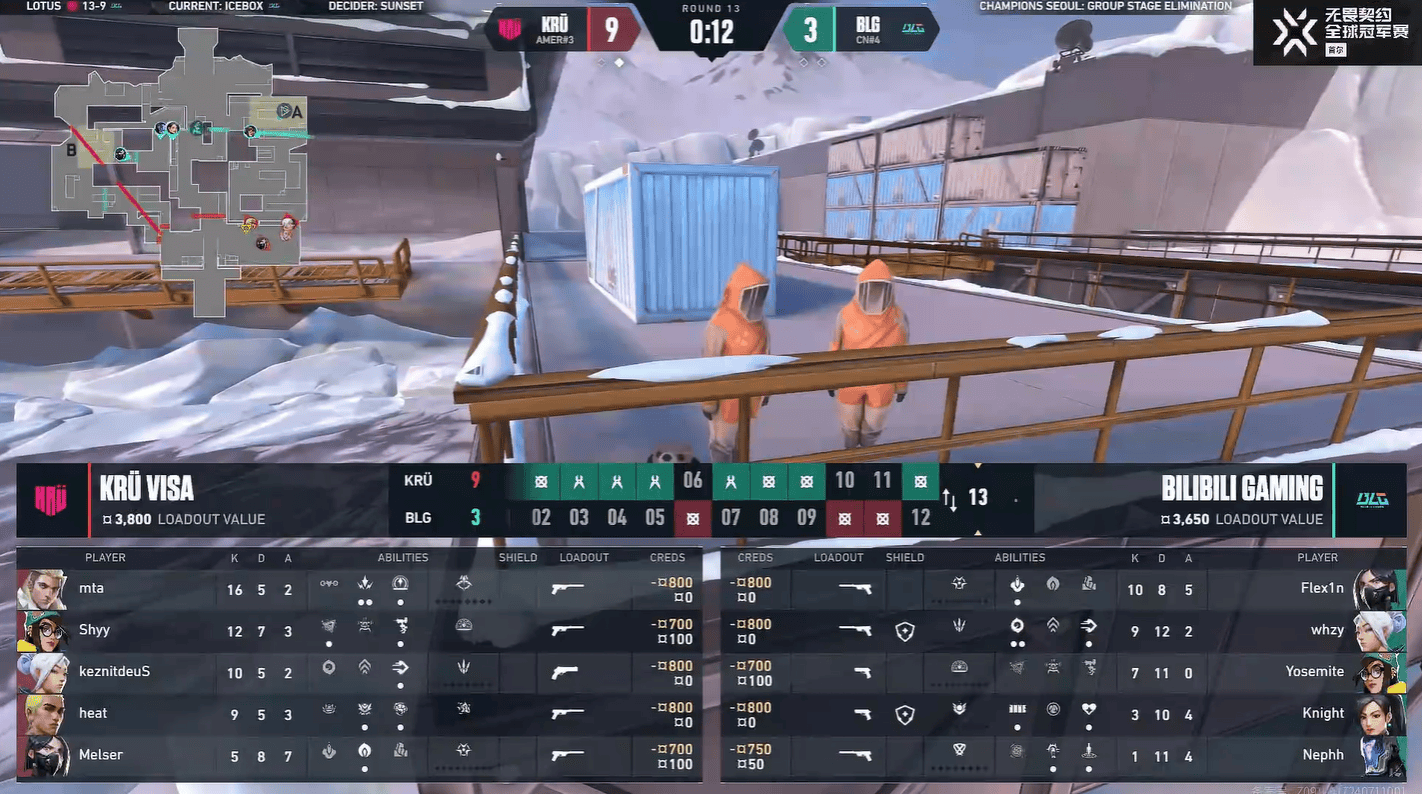
Task: Click the KRÜ logo in top score bar
Action: tap(510, 29)
